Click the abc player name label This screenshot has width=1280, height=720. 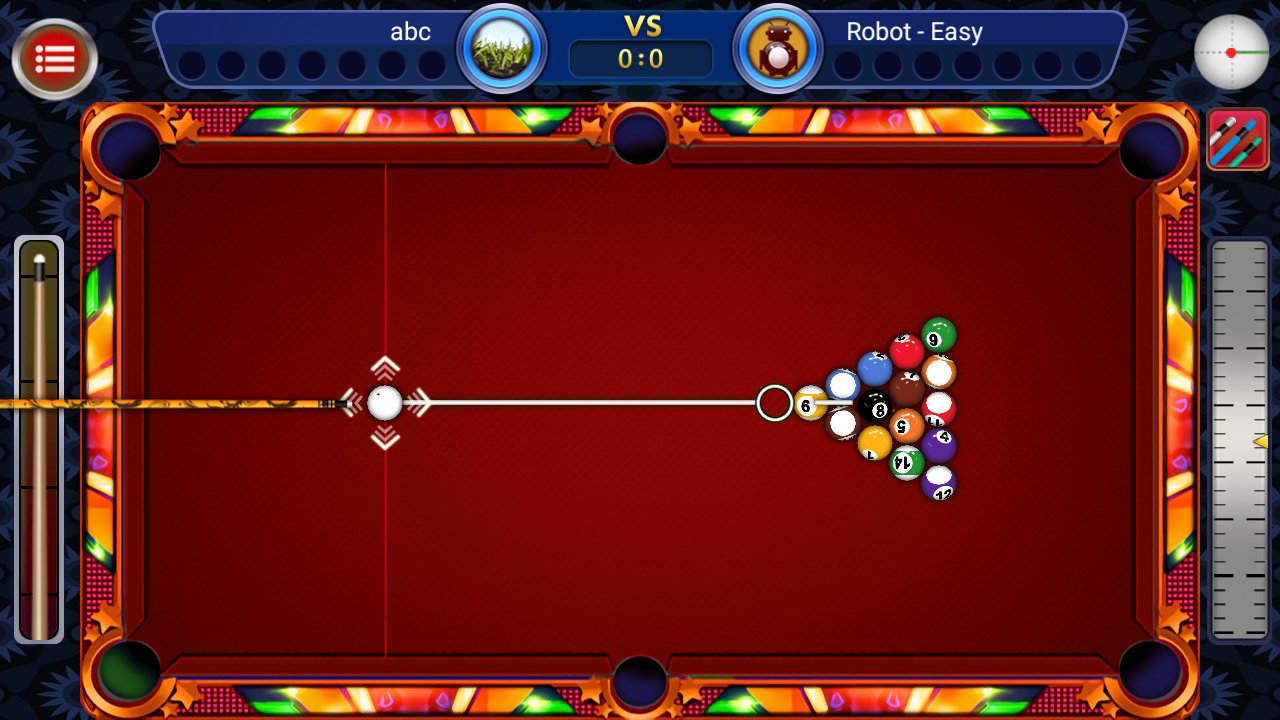(411, 31)
